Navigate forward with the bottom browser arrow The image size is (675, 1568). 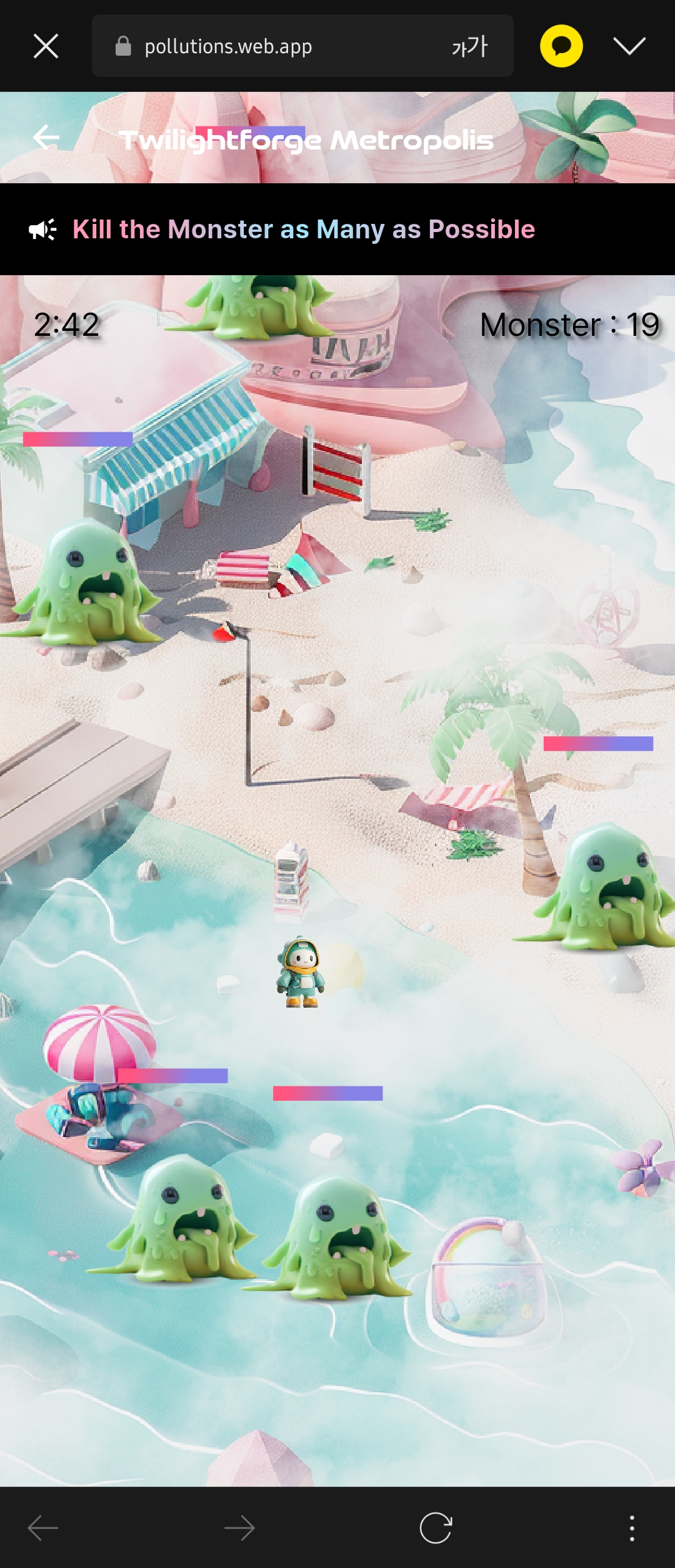click(239, 1528)
